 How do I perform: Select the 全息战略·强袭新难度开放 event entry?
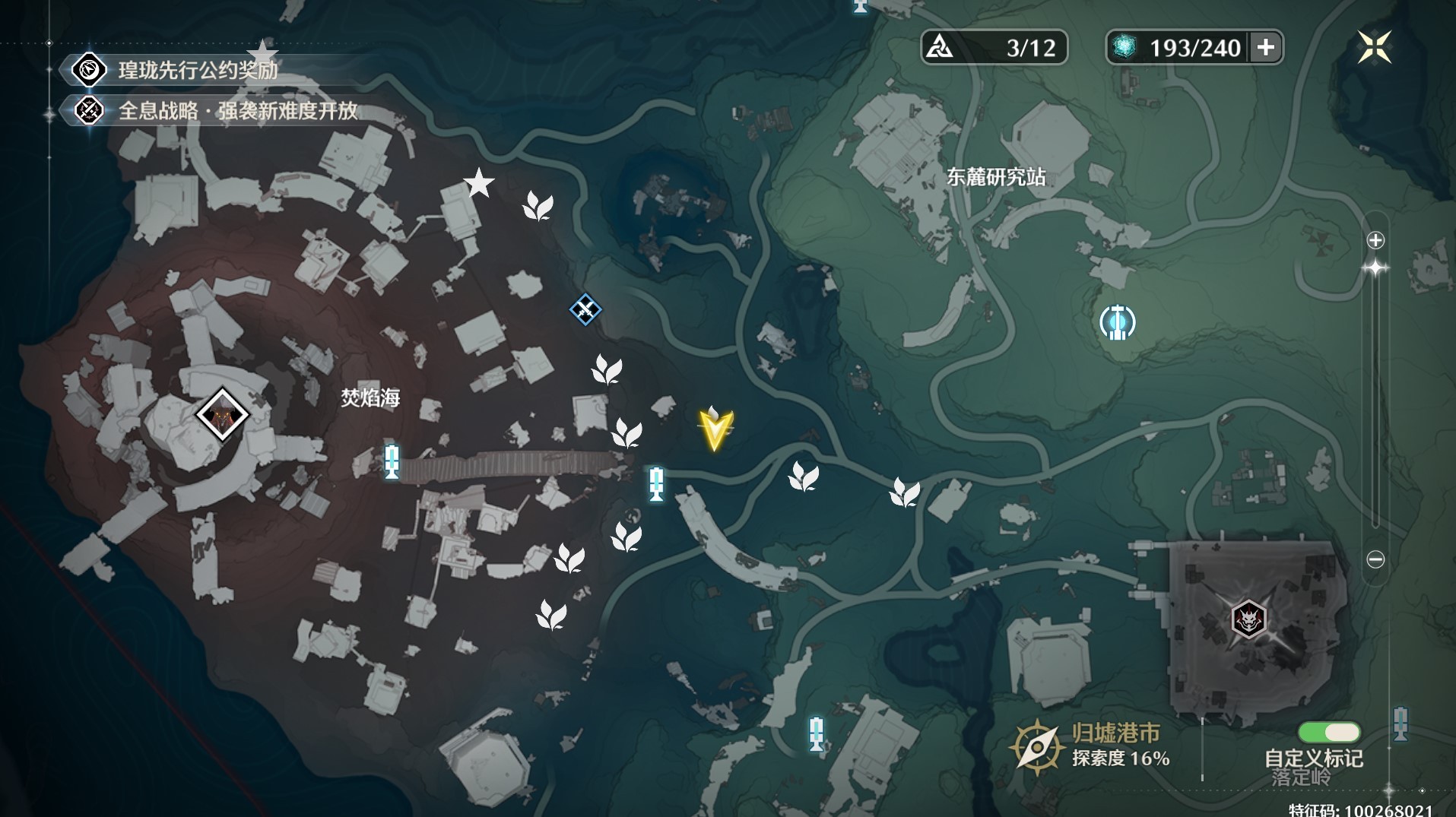tap(237, 111)
